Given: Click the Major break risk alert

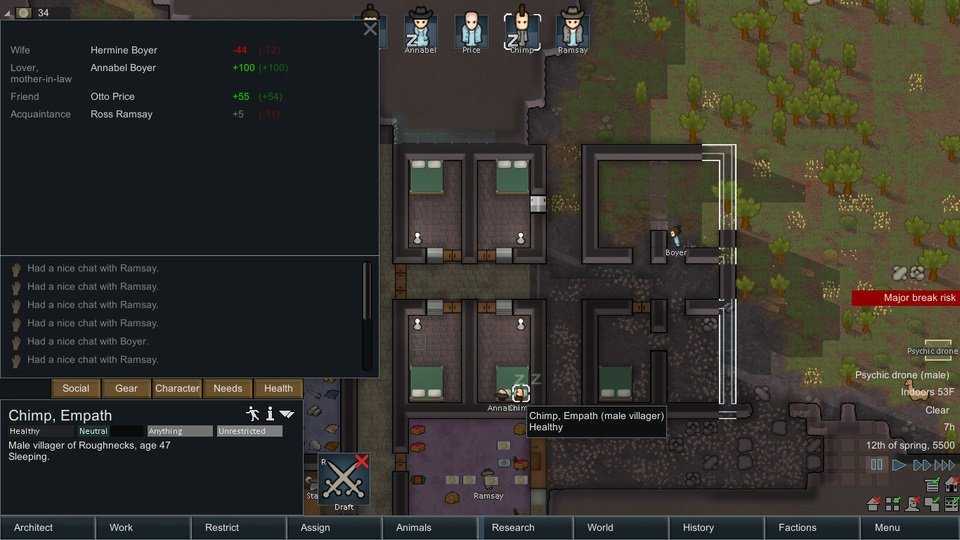Looking at the screenshot, I should point(906,298).
